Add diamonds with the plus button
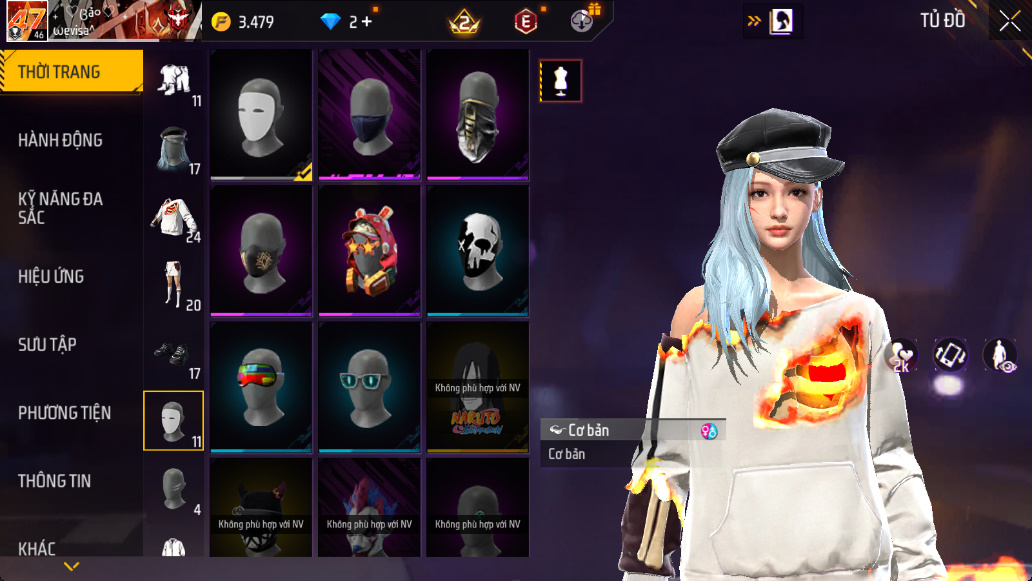1032x581 pixels. 367,21
